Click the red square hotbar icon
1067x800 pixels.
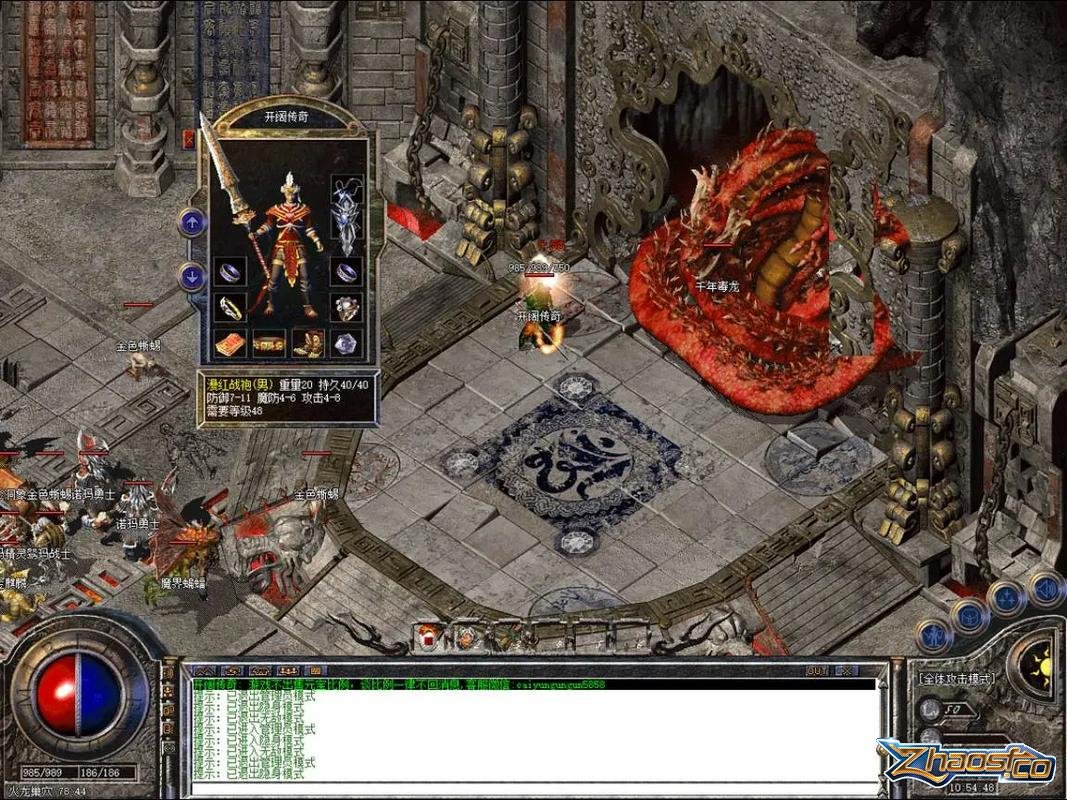(429, 635)
